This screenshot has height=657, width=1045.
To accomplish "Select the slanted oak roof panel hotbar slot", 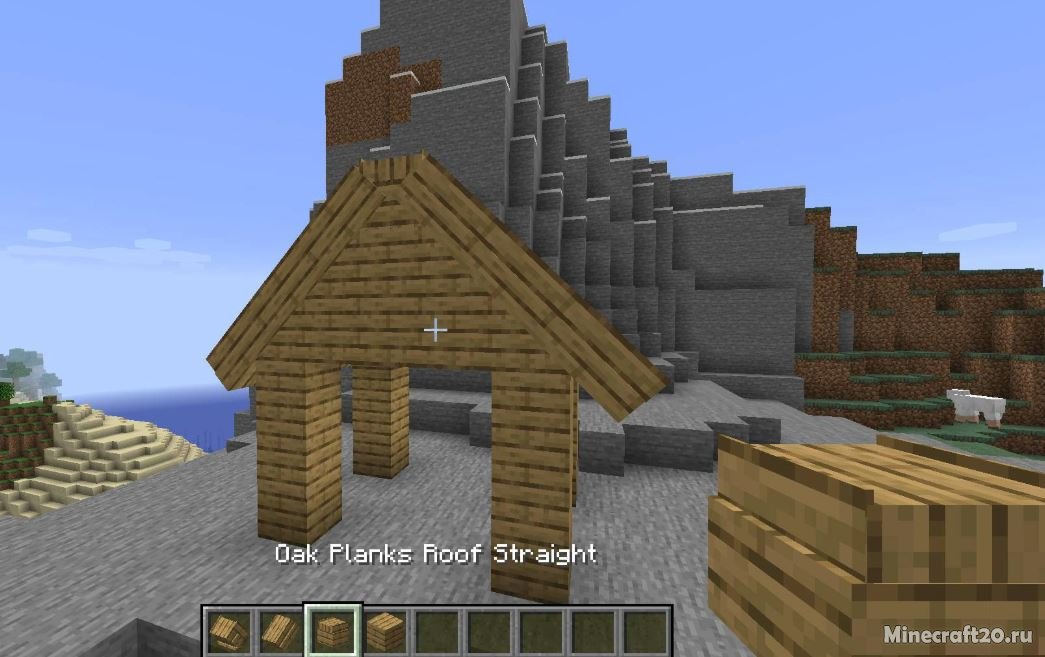I will coord(279,631).
